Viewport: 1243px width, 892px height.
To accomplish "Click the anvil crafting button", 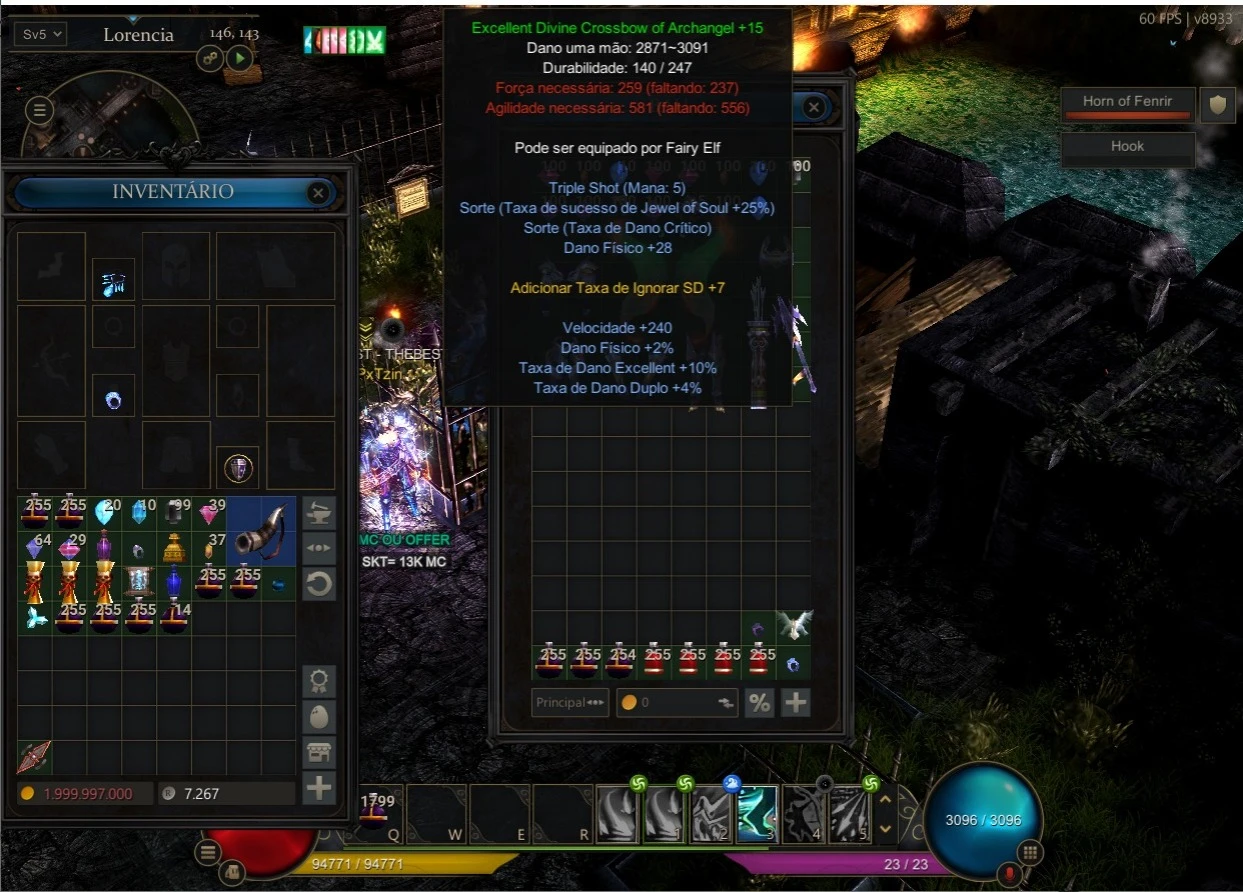I will [319, 512].
